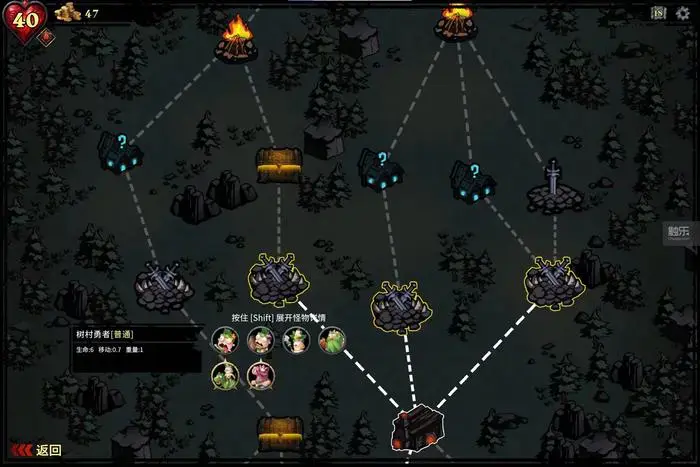This screenshot has height=467, width=700.
Task: Open the settings gear menu
Action: (683, 12)
